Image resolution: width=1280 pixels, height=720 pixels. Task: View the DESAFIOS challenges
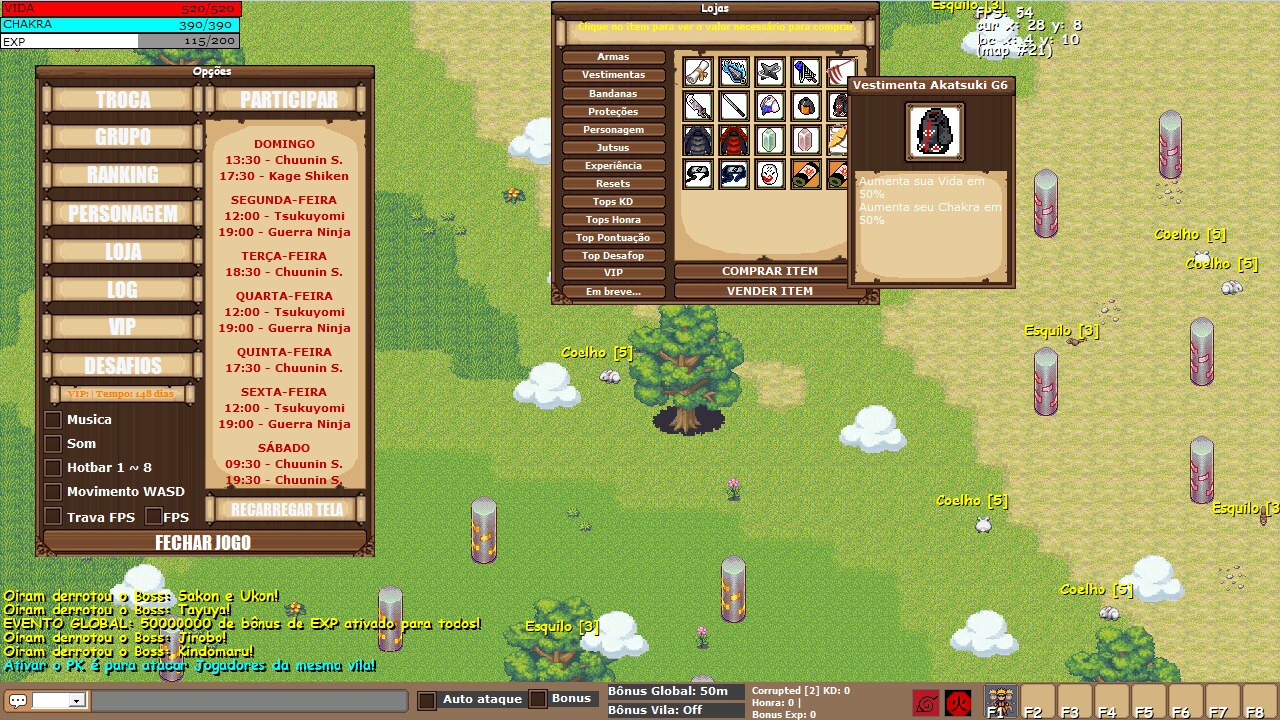(123, 365)
